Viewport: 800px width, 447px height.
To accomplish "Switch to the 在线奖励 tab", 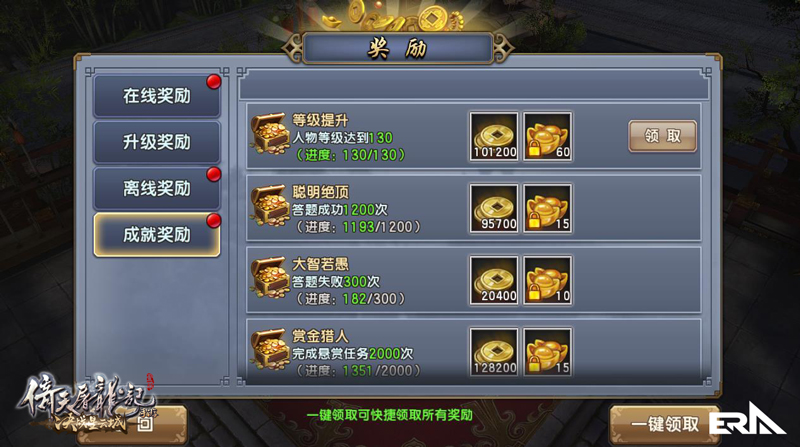I will (x=156, y=97).
